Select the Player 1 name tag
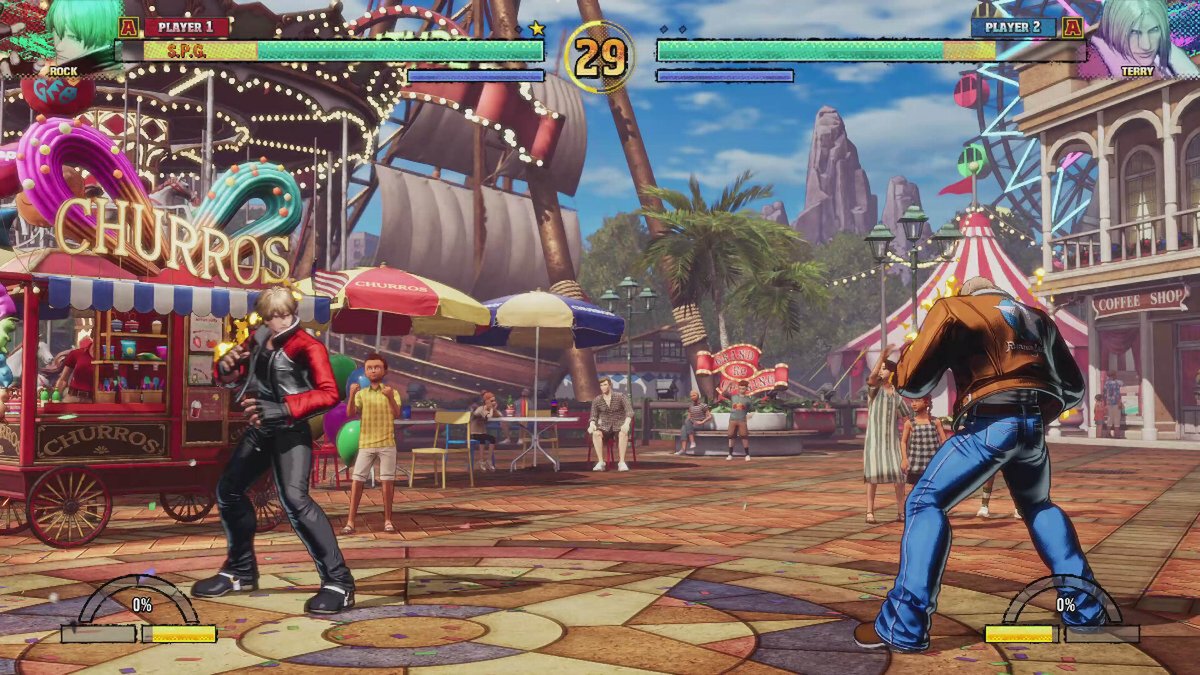 tap(186, 27)
